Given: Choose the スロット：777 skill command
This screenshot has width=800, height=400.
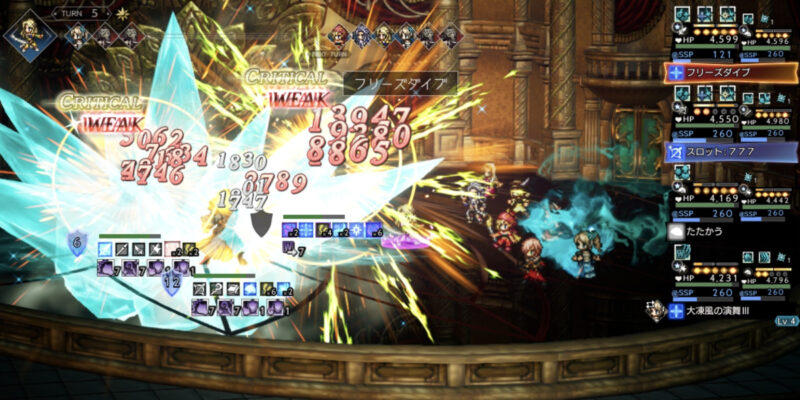Looking at the screenshot, I should [730, 152].
